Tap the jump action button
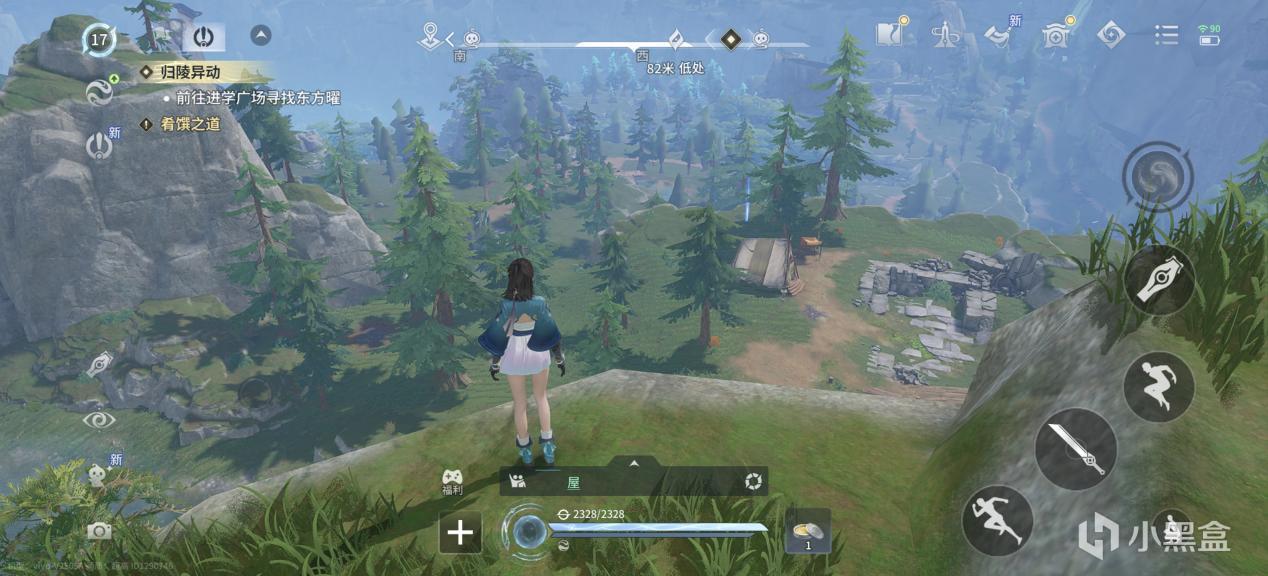Screen dimensions: 1268x576 tap(1158, 387)
